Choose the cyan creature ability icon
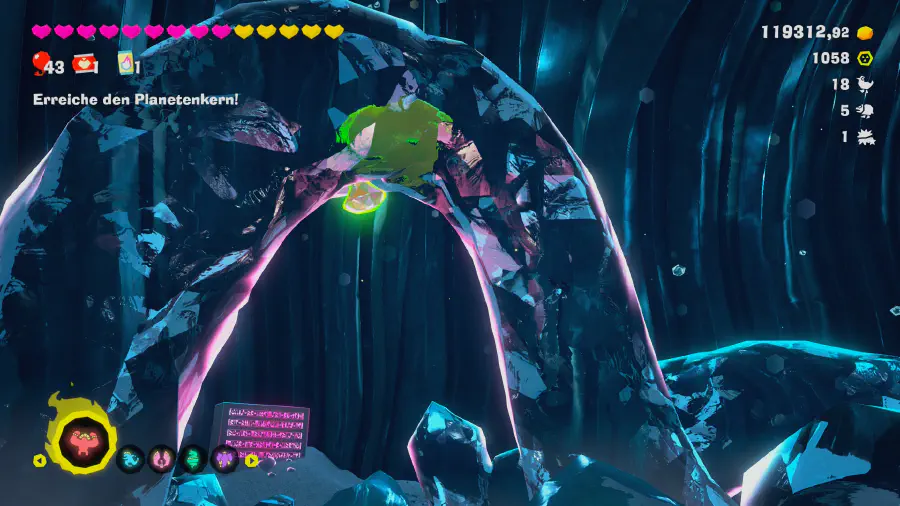900x506 pixels. [130, 459]
